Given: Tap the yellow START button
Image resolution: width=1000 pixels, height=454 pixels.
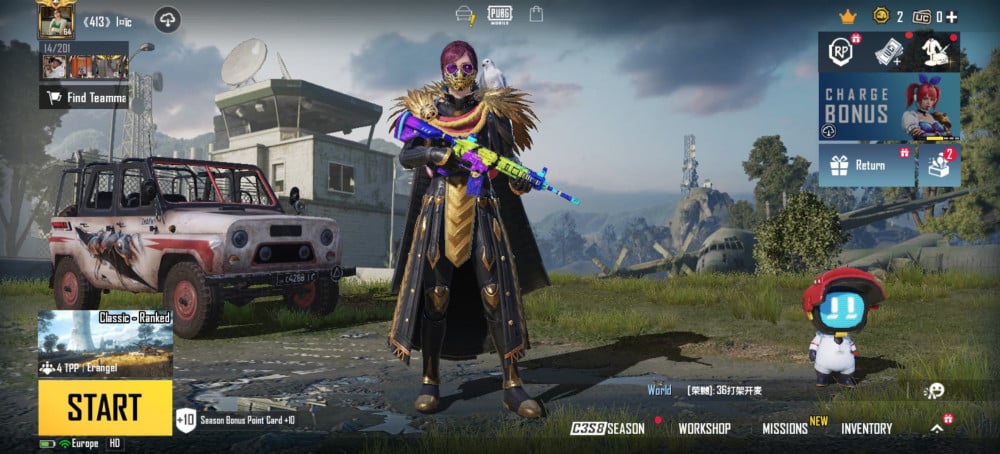Looking at the screenshot, I should coord(105,407).
